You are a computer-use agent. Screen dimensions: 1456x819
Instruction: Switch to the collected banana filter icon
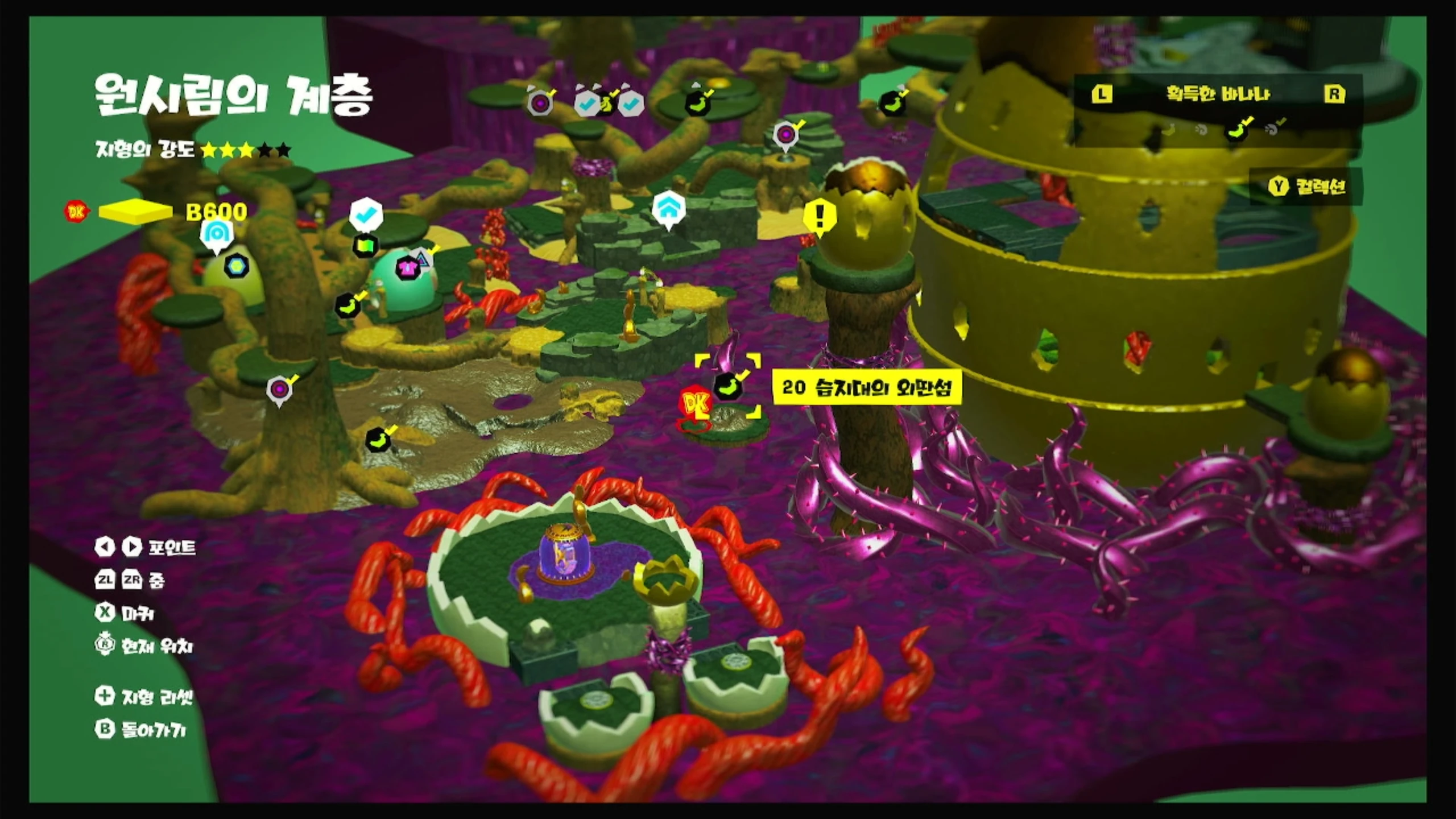coord(1238,130)
